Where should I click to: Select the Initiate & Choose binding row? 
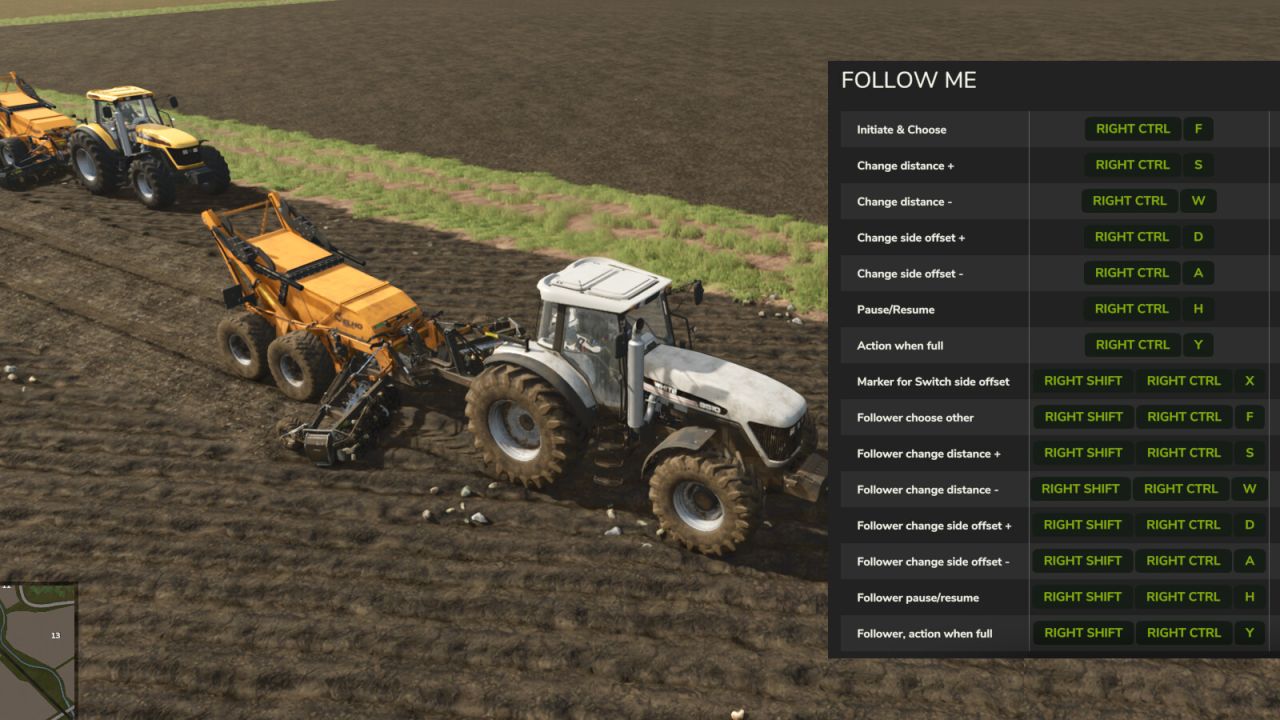(900, 129)
